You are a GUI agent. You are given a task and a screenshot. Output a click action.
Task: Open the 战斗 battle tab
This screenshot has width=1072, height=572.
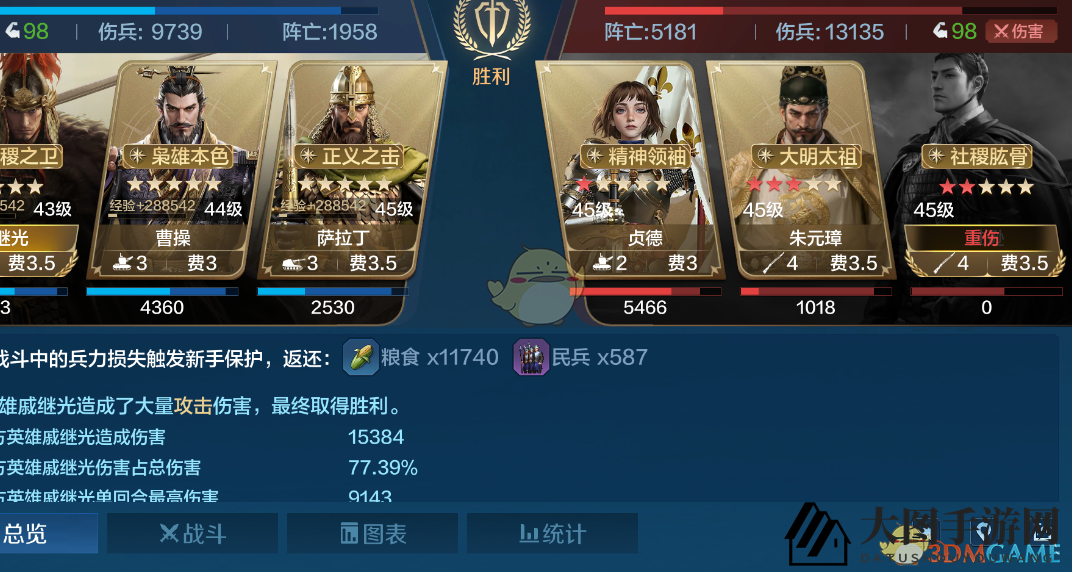click(192, 534)
